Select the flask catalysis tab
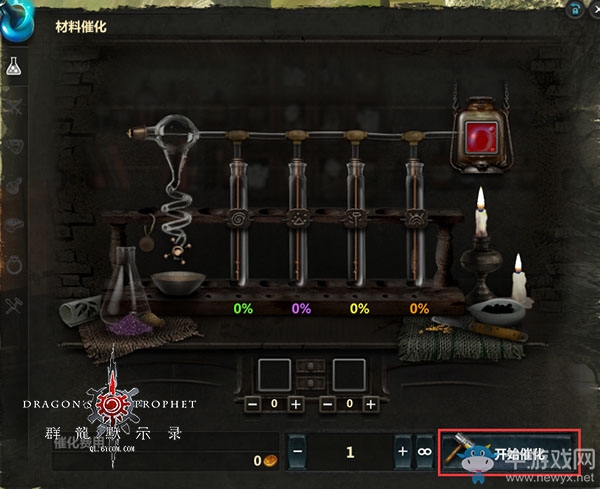Viewport: 600px width, 489px height. [14, 67]
